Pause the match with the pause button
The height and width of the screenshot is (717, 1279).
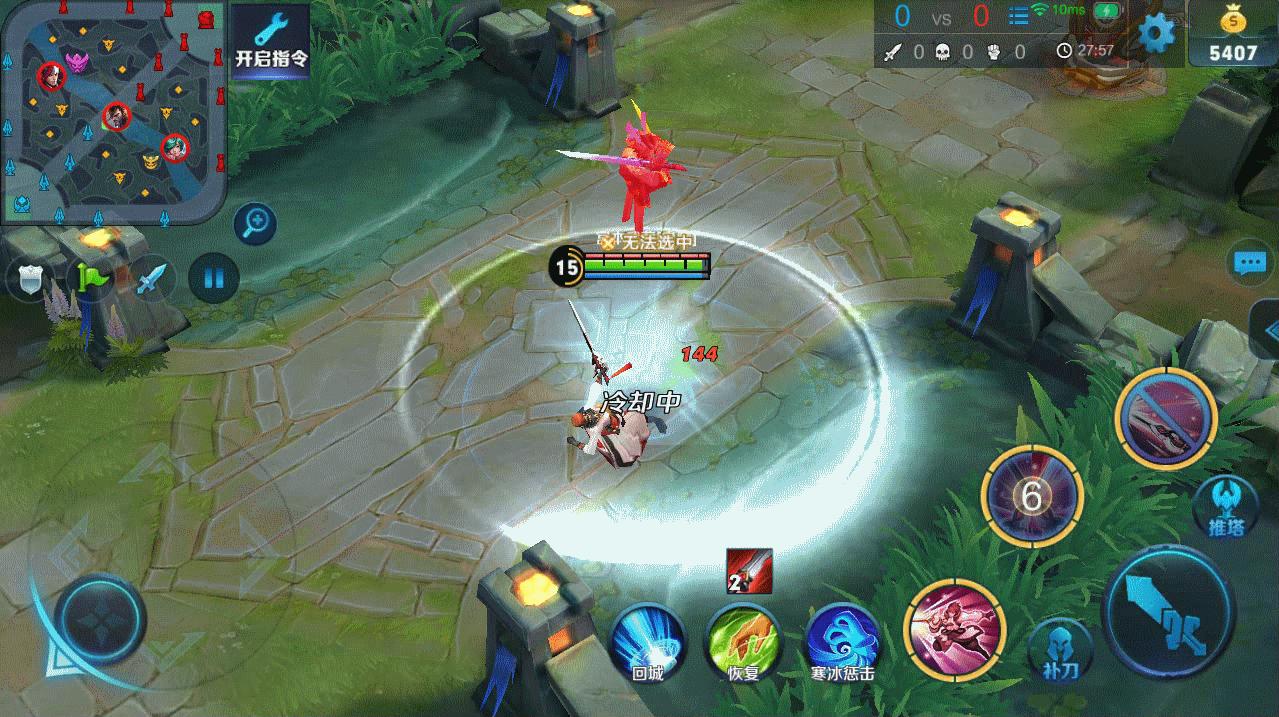click(214, 277)
